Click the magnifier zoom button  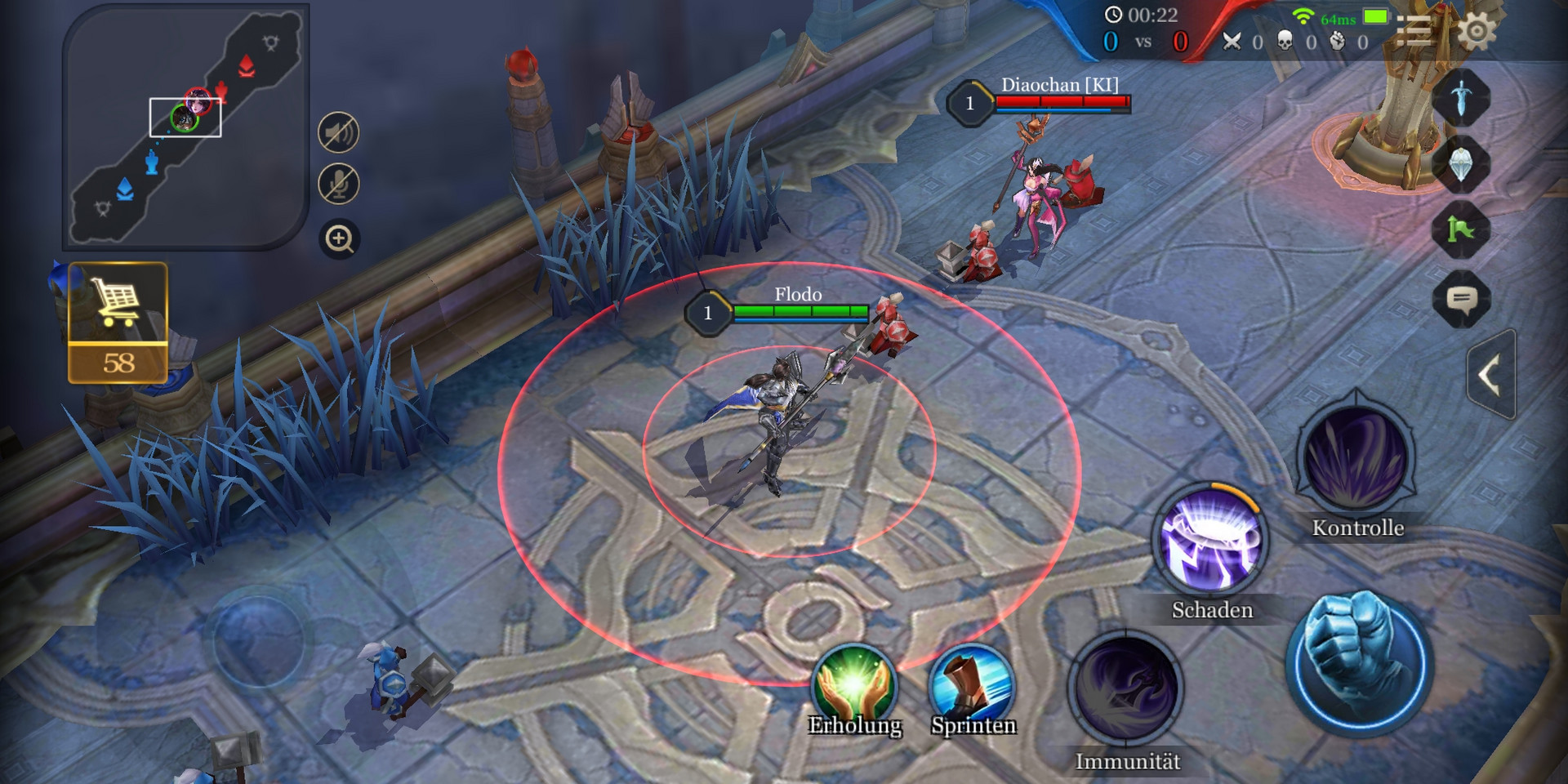pyautogui.click(x=339, y=239)
